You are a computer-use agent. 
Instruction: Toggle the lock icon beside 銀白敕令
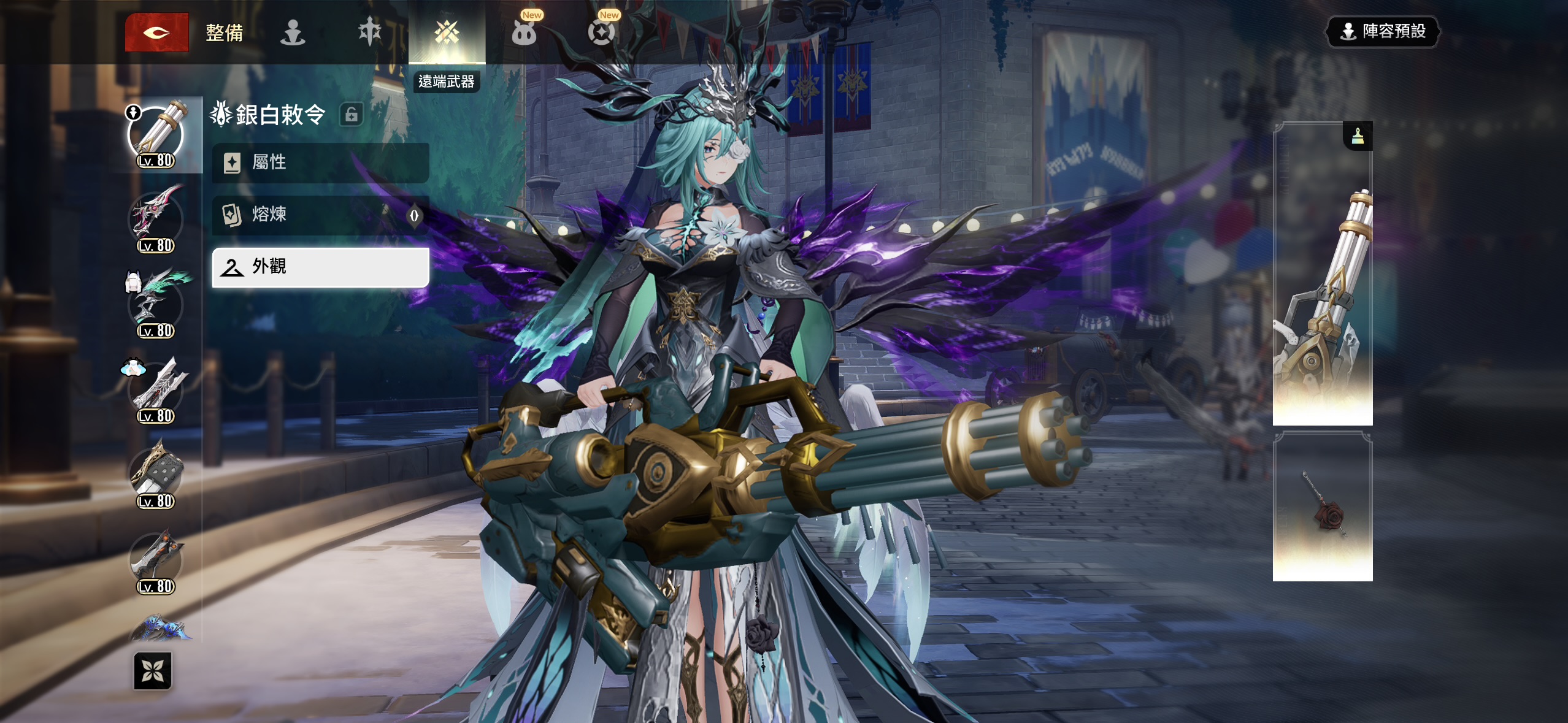coord(352,115)
